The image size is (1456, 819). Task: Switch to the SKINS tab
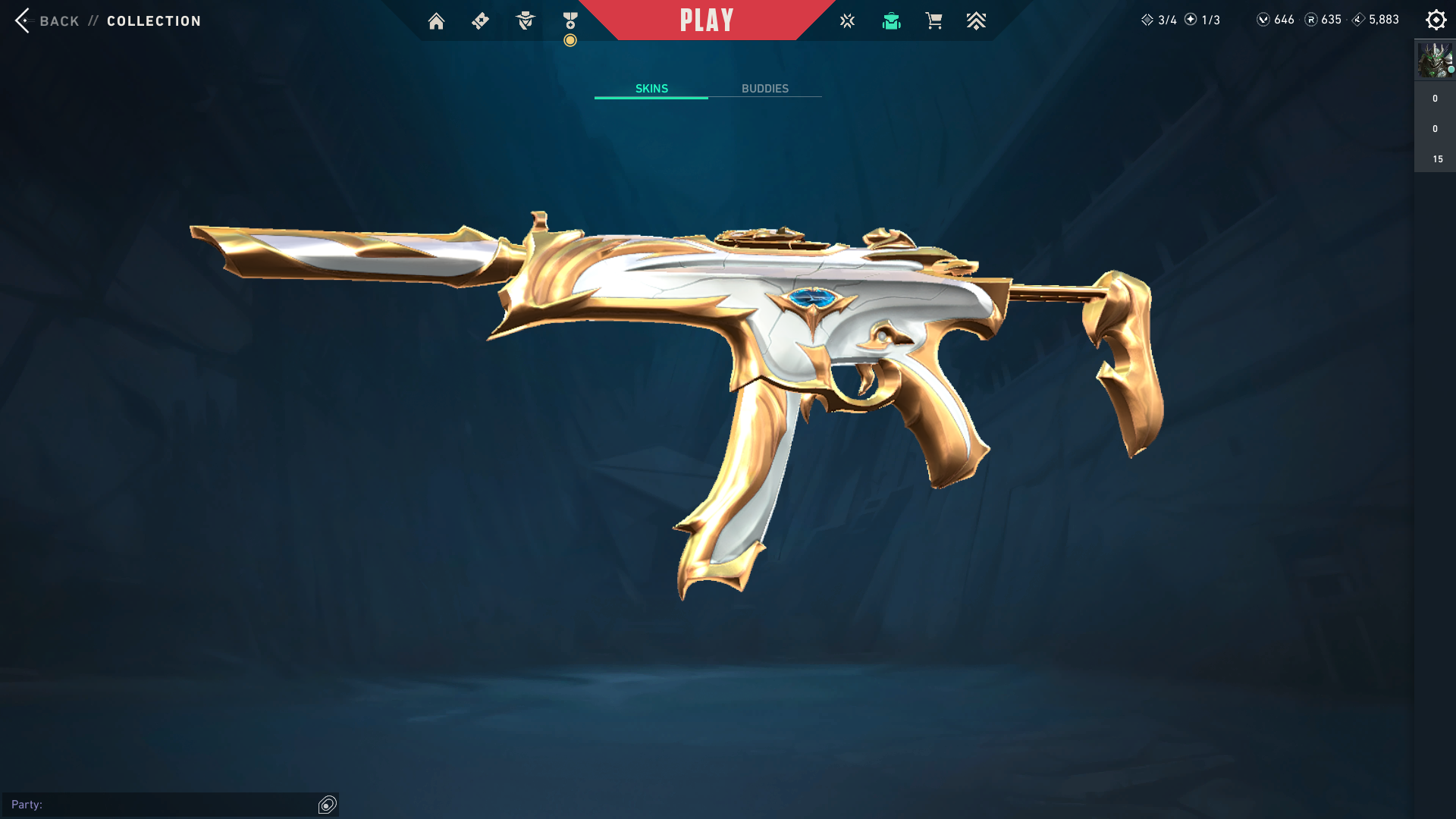click(651, 89)
